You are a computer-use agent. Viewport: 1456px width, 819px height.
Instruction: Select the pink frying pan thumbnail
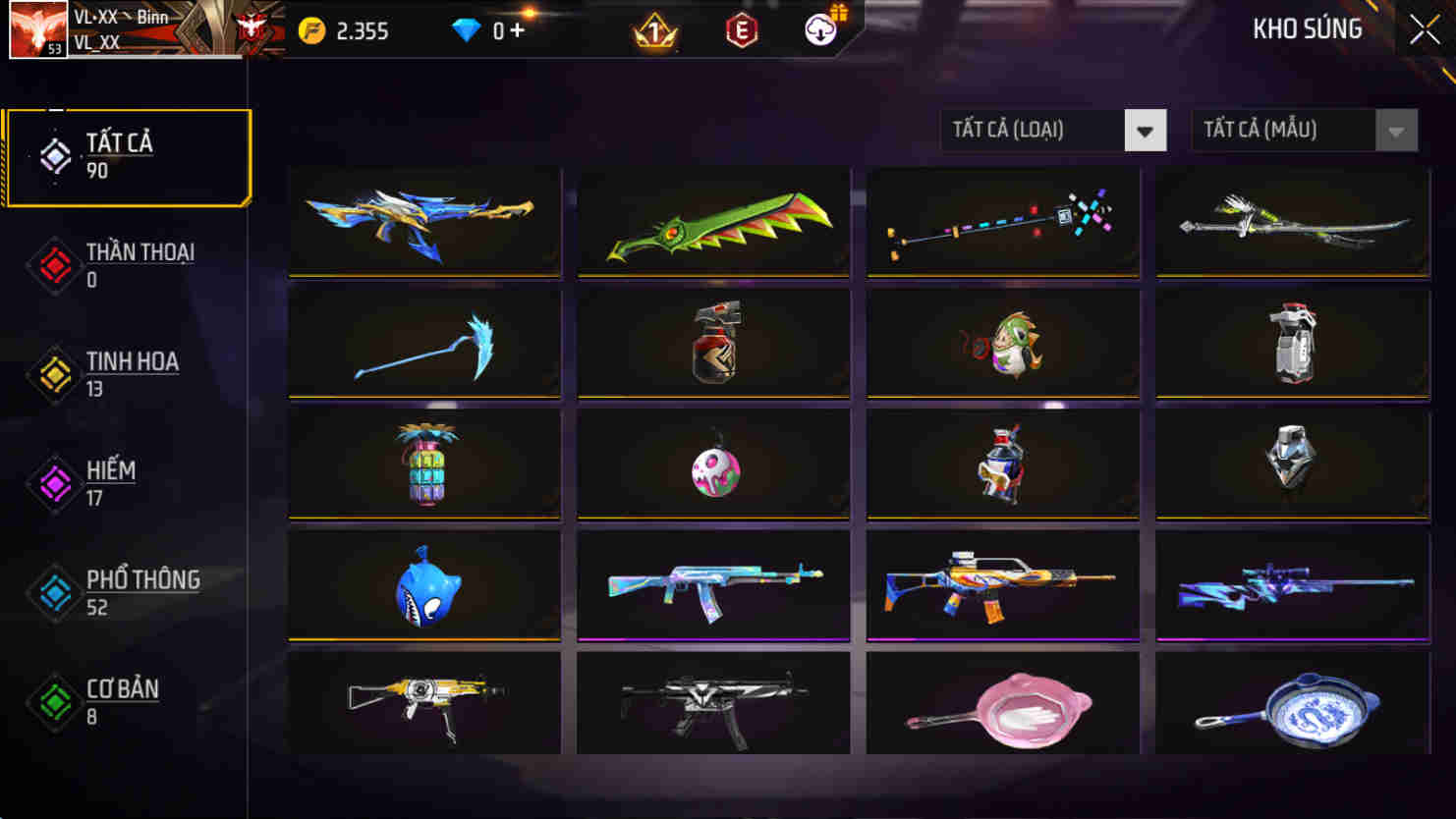(1003, 705)
